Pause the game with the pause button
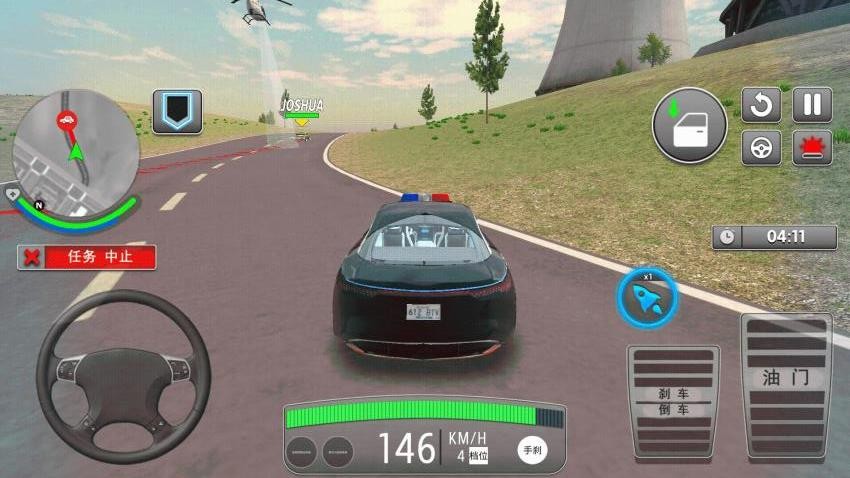 [x=812, y=105]
